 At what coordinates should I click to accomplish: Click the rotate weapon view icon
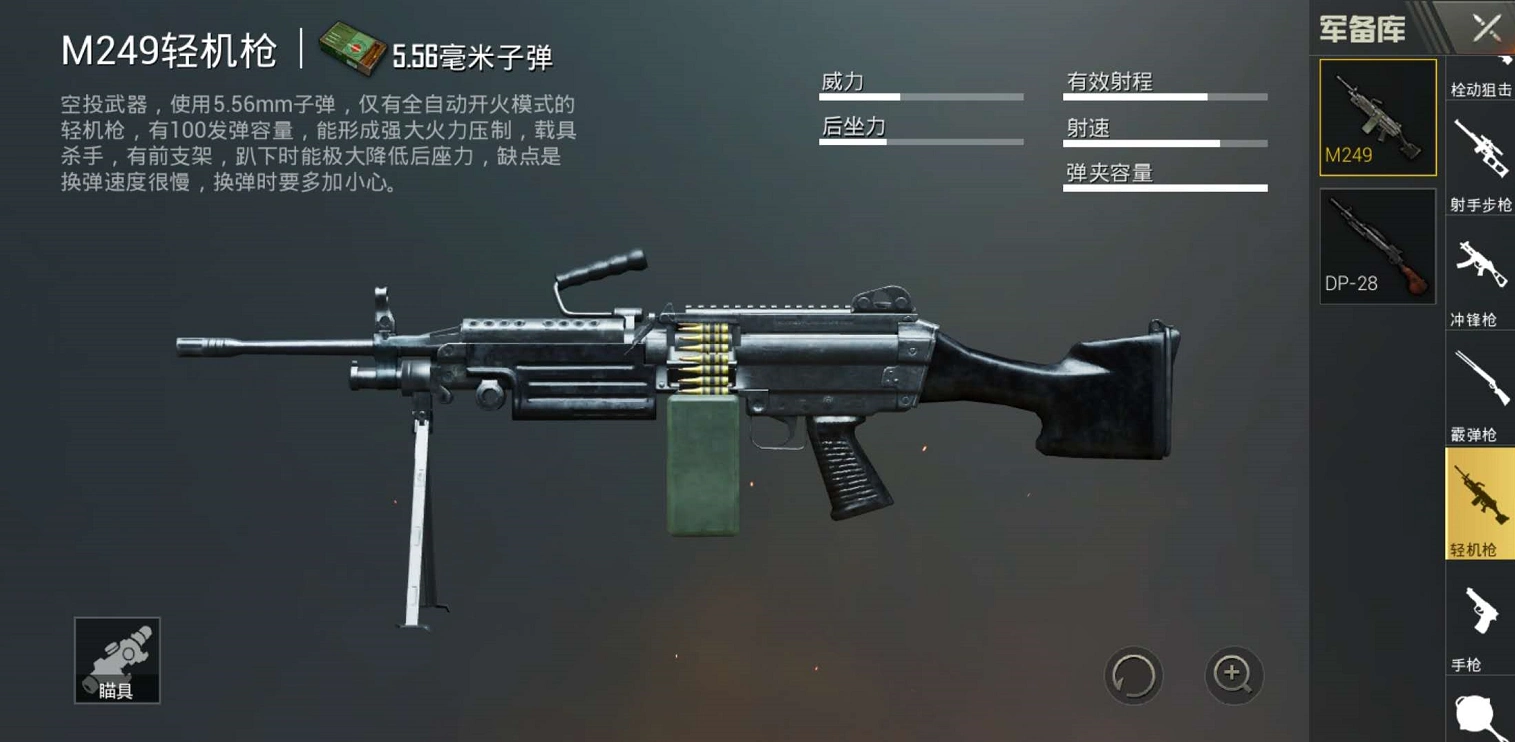pyautogui.click(x=1133, y=676)
